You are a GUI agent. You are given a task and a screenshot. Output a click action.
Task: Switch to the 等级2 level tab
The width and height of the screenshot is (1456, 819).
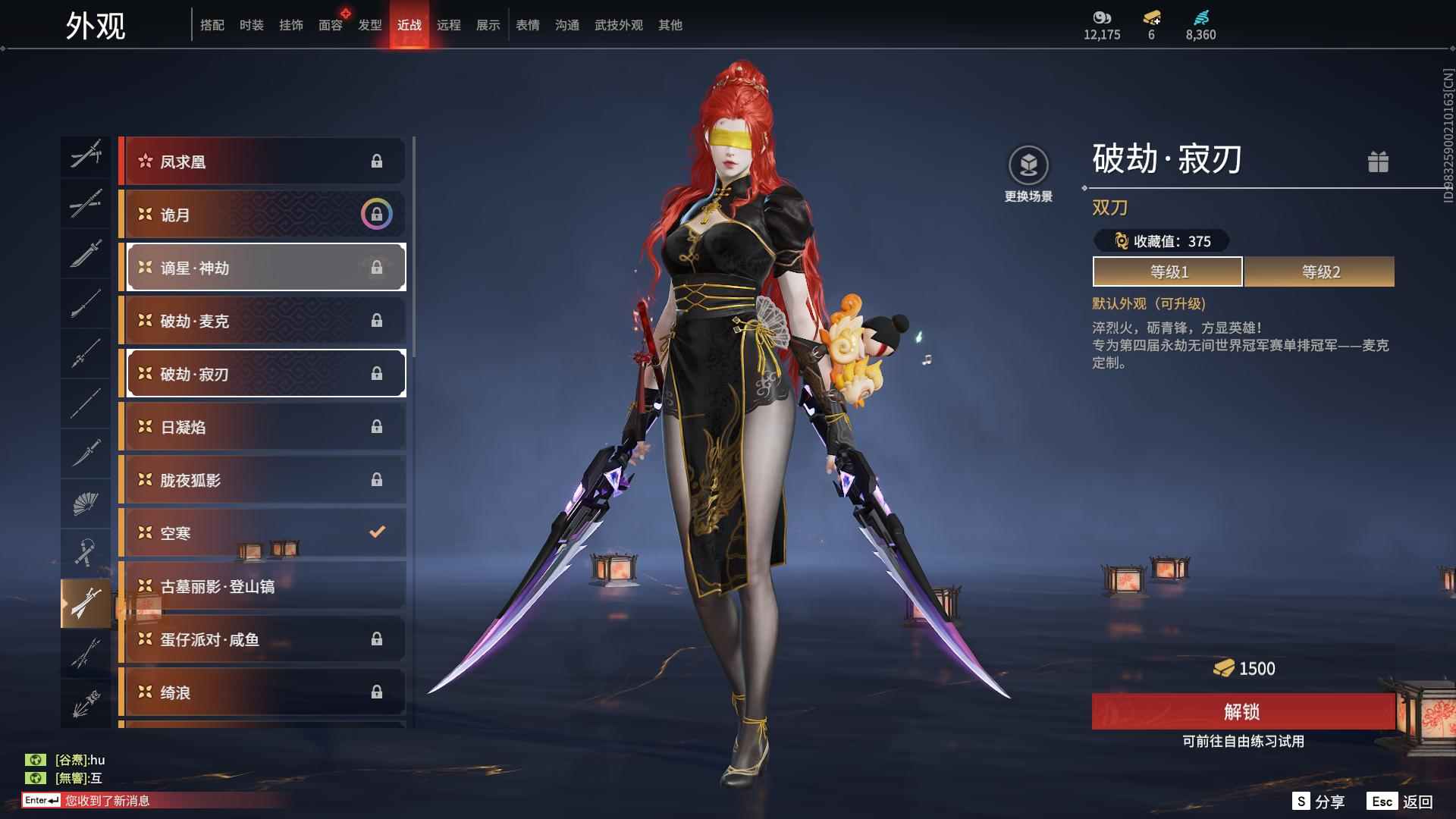pyautogui.click(x=1319, y=271)
